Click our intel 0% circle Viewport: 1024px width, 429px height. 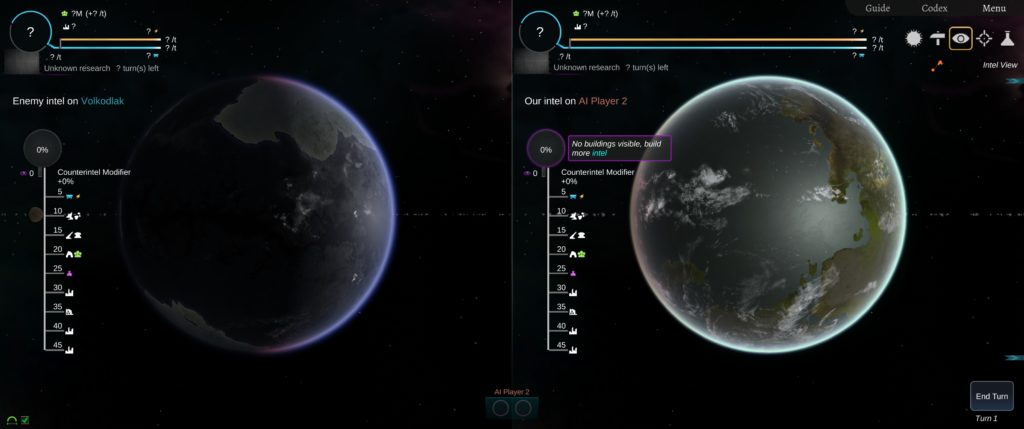point(546,149)
